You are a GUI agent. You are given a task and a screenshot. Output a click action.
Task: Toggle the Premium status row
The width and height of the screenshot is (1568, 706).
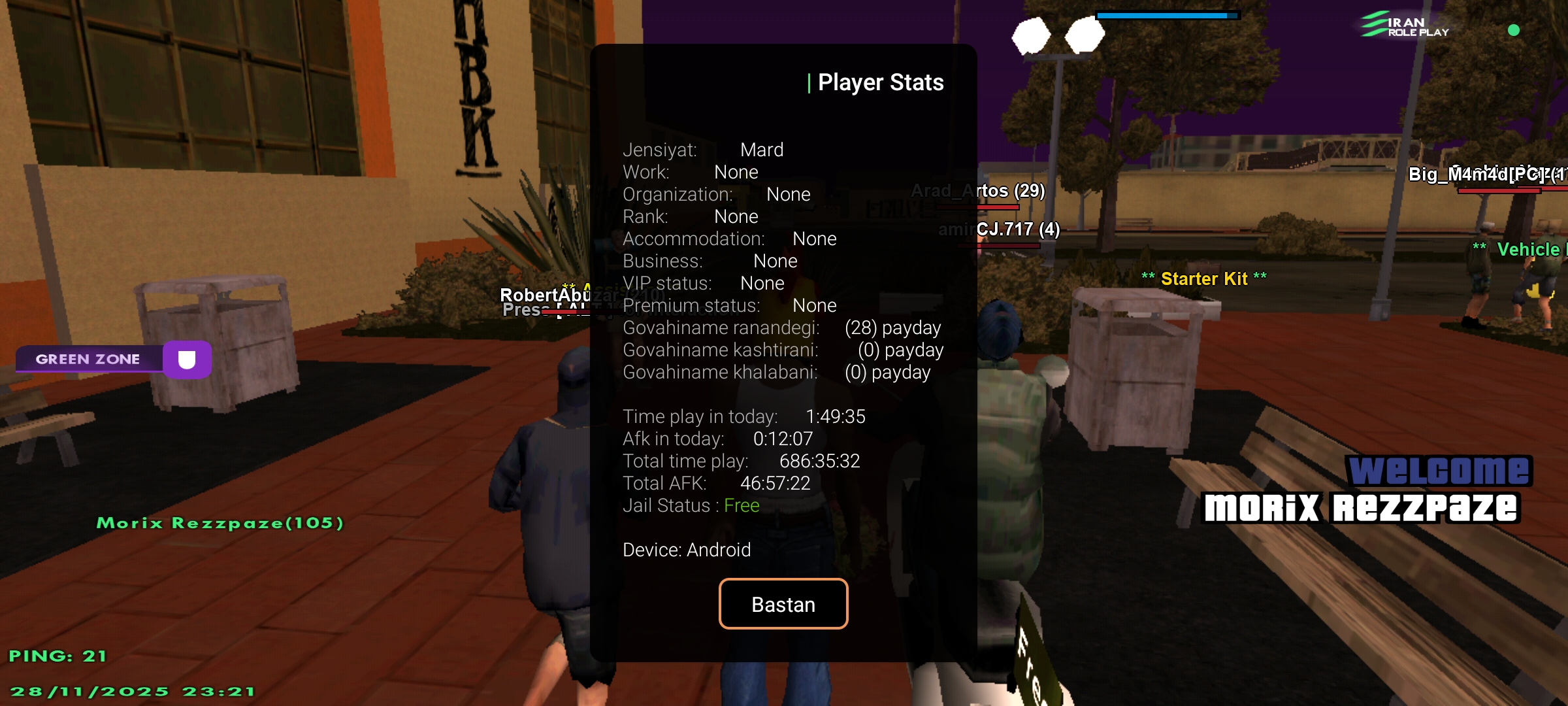(730, 305)
